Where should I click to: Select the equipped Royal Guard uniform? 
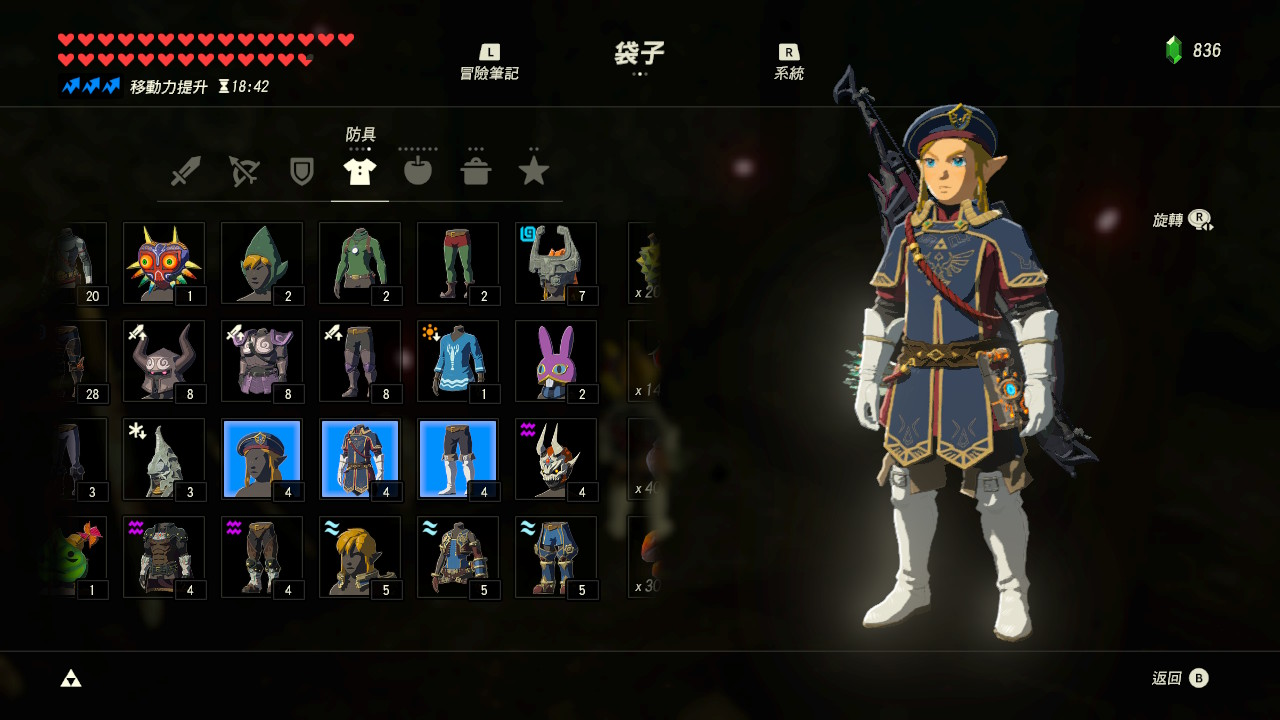click(x=360, y=457)
